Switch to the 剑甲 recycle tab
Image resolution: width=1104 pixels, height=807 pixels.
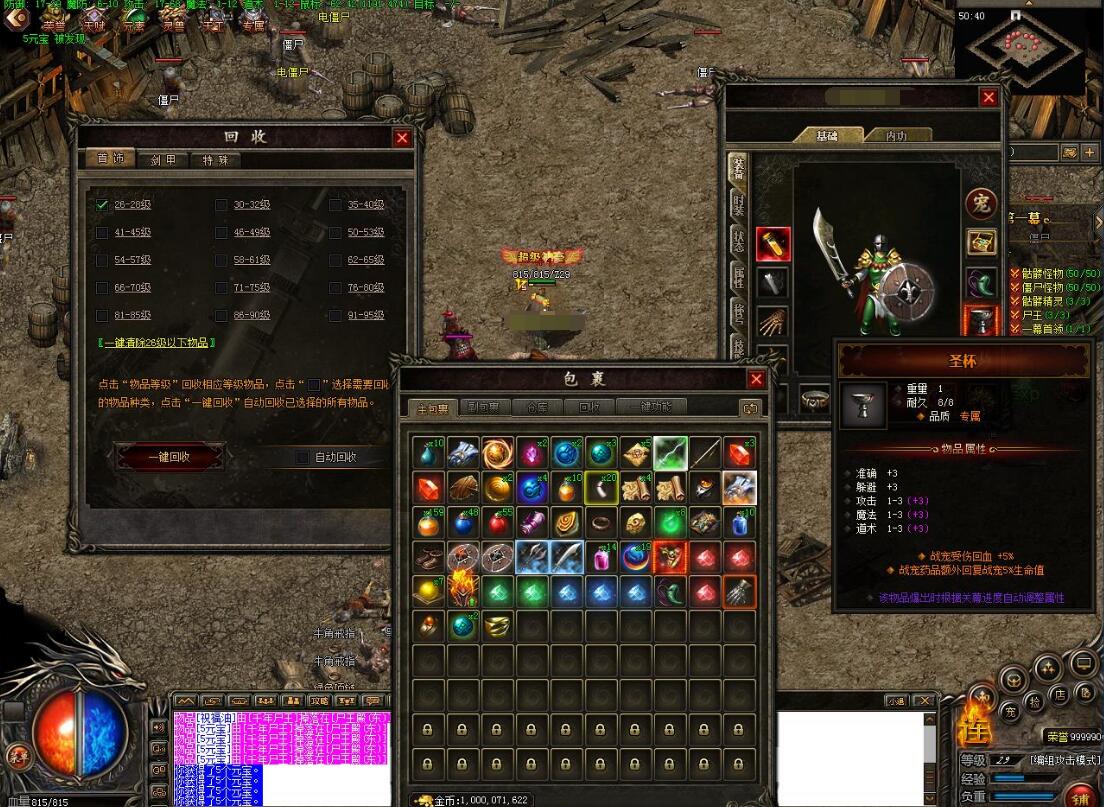[x=163, y=160]
